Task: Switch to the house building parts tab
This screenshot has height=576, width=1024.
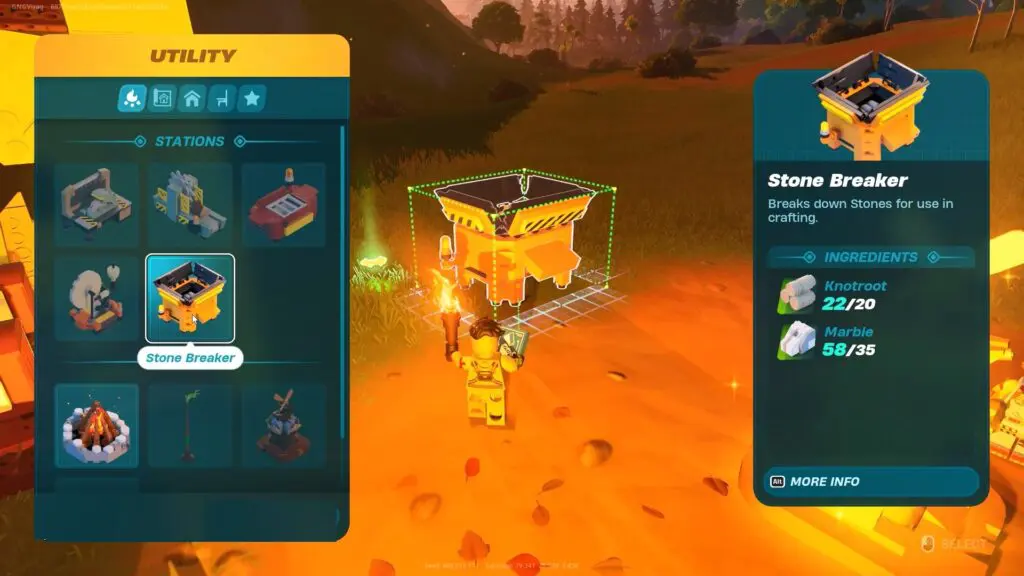Action: tap(192, 98)
